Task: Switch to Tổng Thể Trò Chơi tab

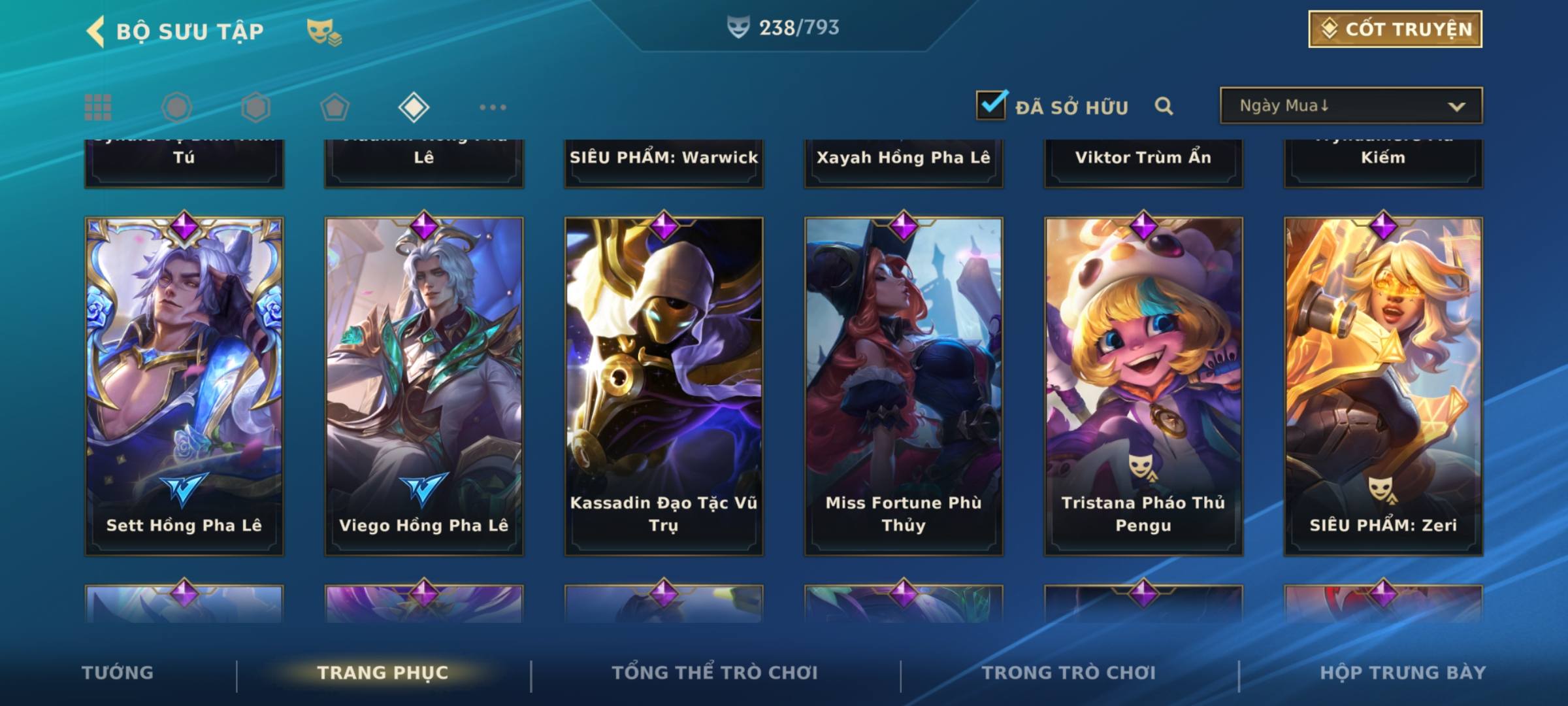Action: (715, 673)
